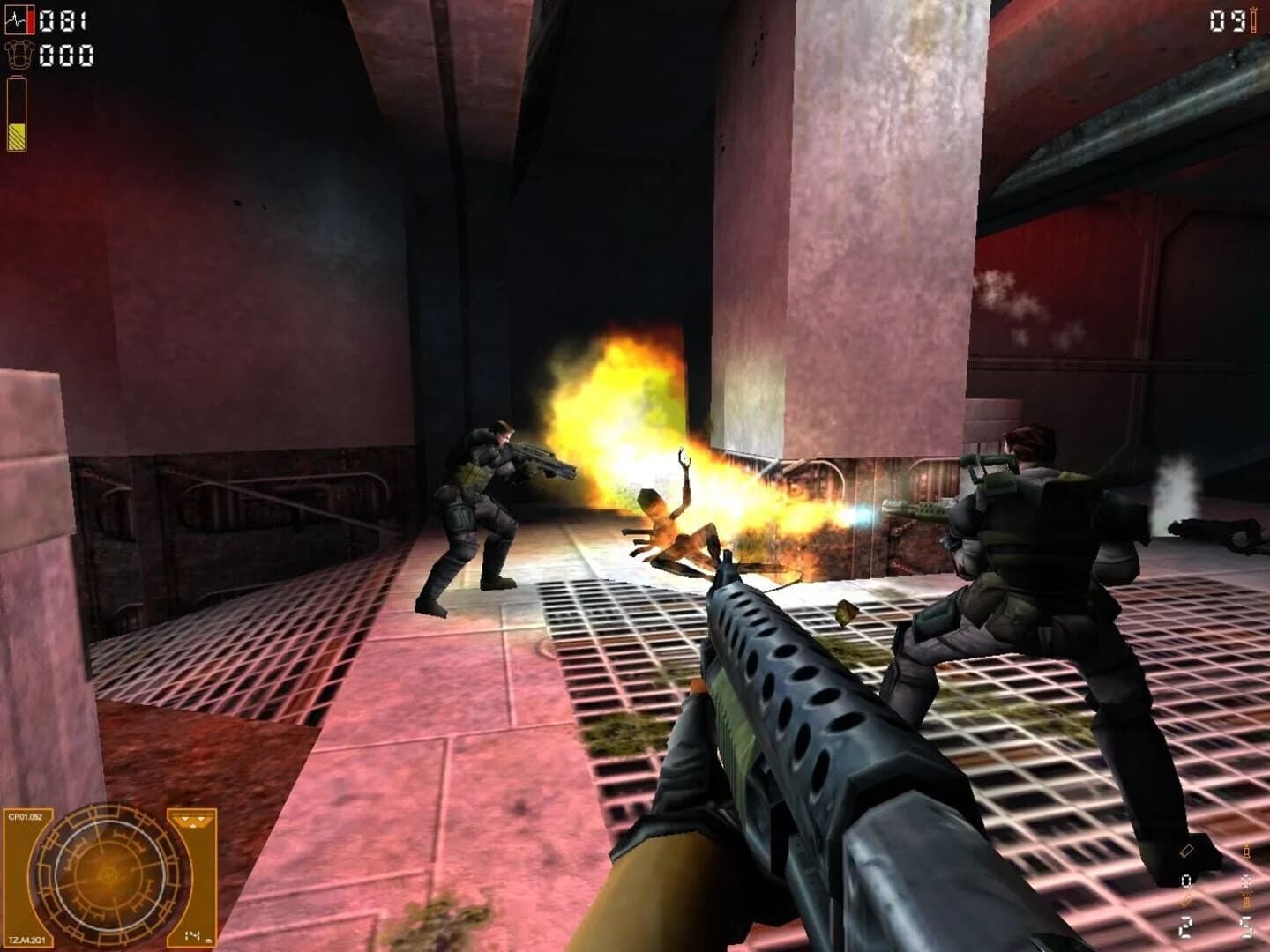Click the flashlight battery indicator icon
This screenshot has width=1270, height=952.
click(x=17, y=113)
